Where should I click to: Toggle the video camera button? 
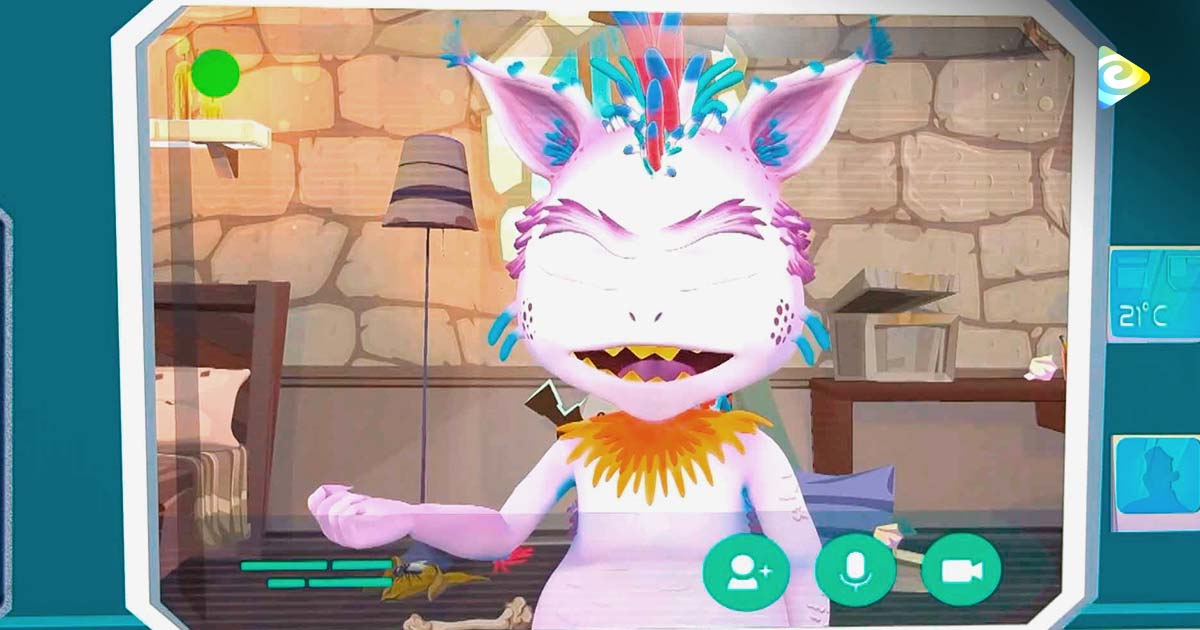[961, 571]
